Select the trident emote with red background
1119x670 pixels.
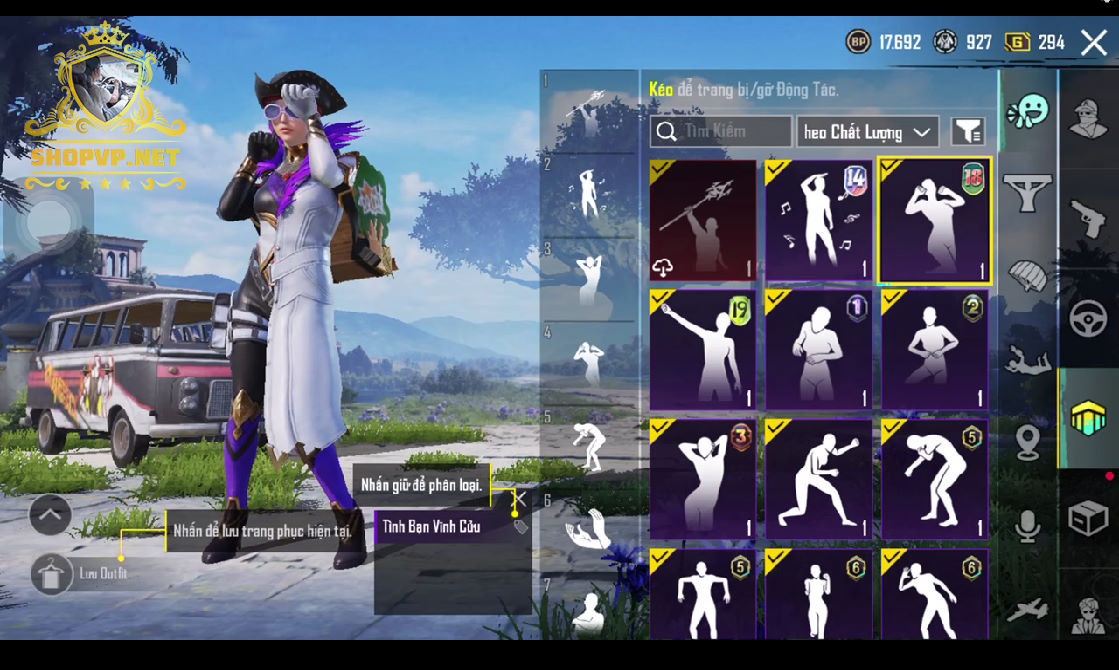tap(703, 220)
